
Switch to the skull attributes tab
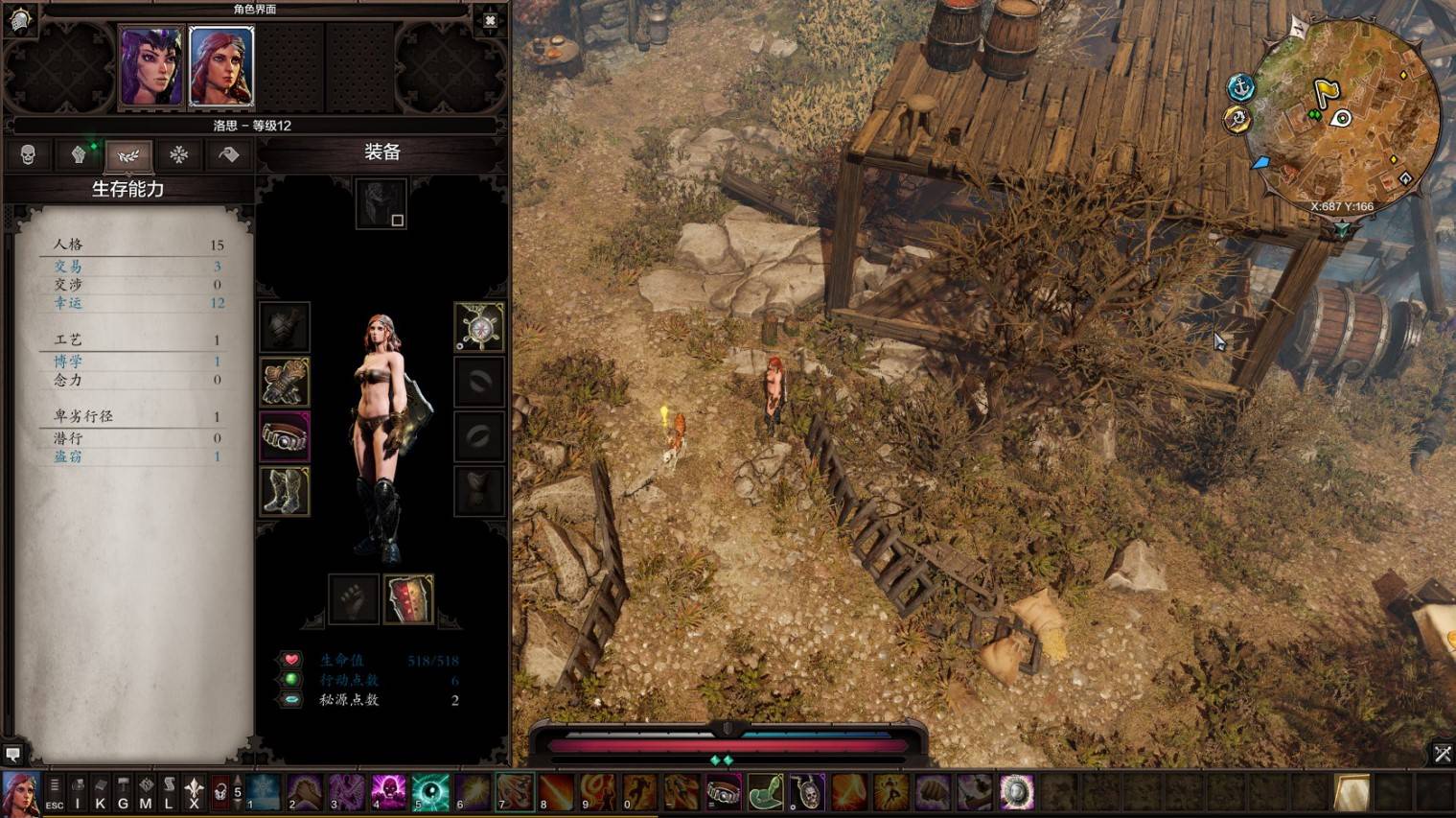(28, 154)
